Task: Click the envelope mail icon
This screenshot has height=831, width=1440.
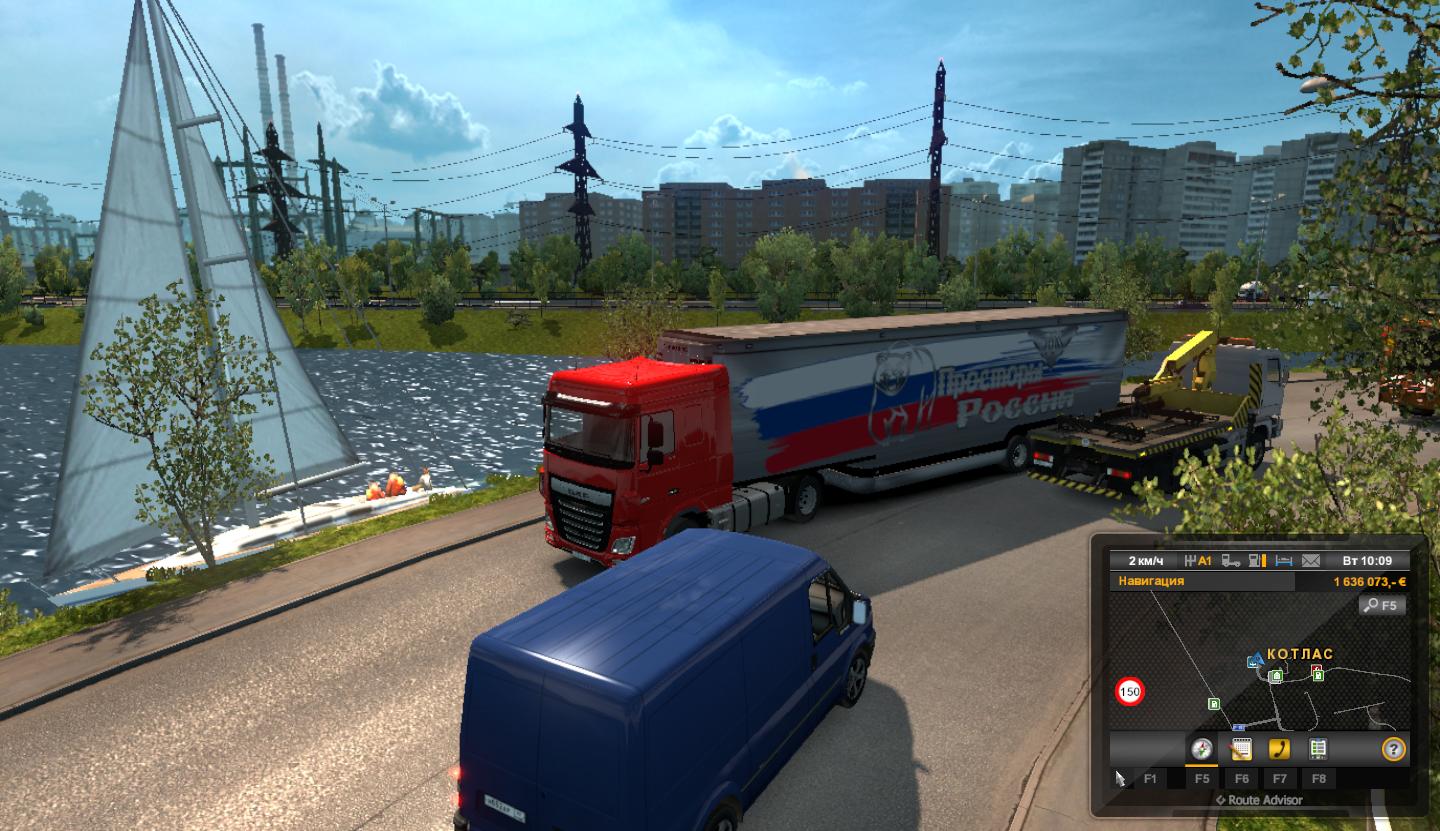Action: coord(1311,560)
